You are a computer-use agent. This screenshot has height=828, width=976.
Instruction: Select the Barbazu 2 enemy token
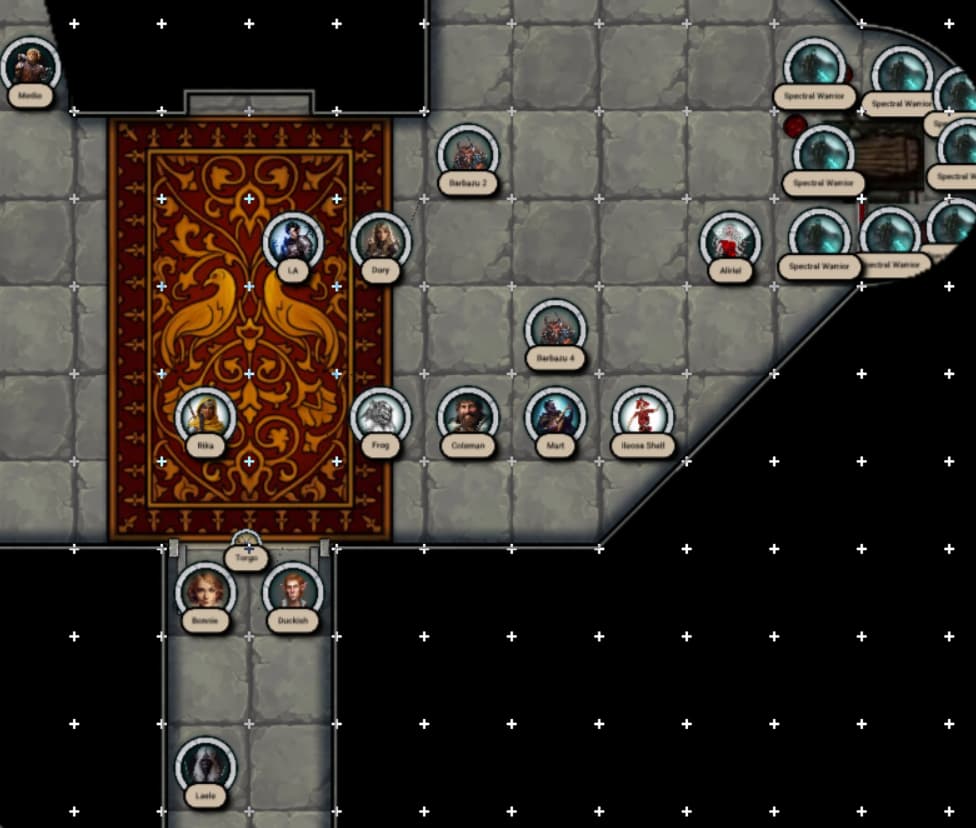[x=468, y=153]
